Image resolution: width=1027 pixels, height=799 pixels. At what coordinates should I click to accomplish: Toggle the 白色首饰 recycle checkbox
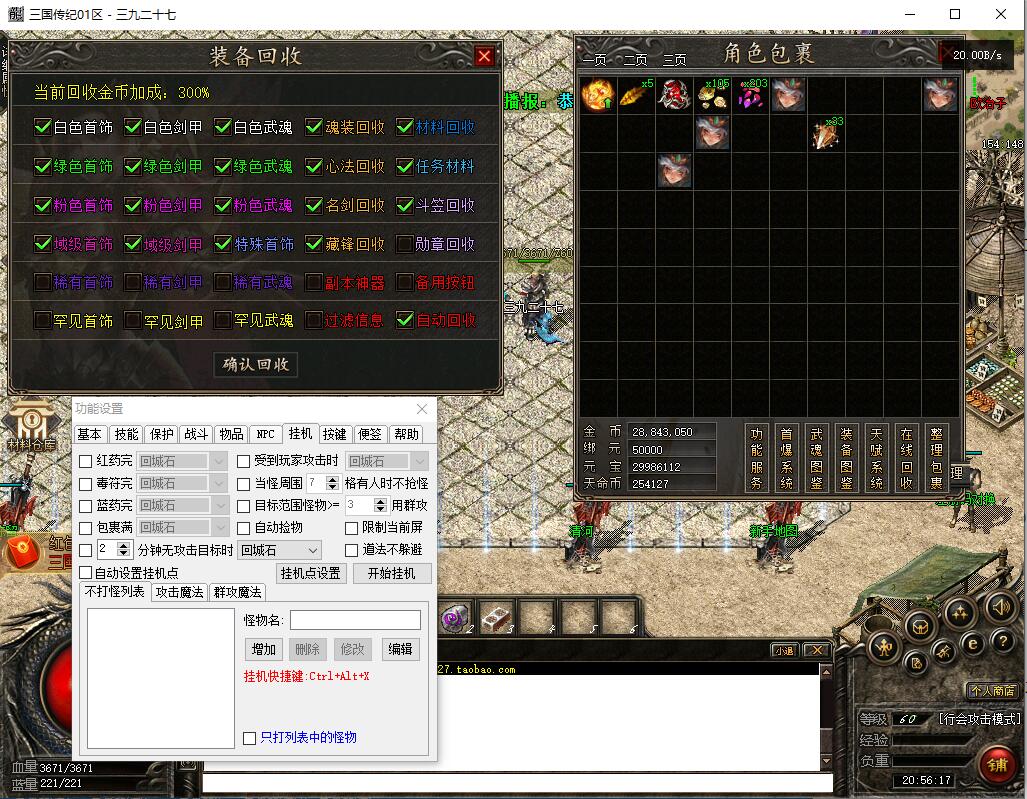(43, 127)
